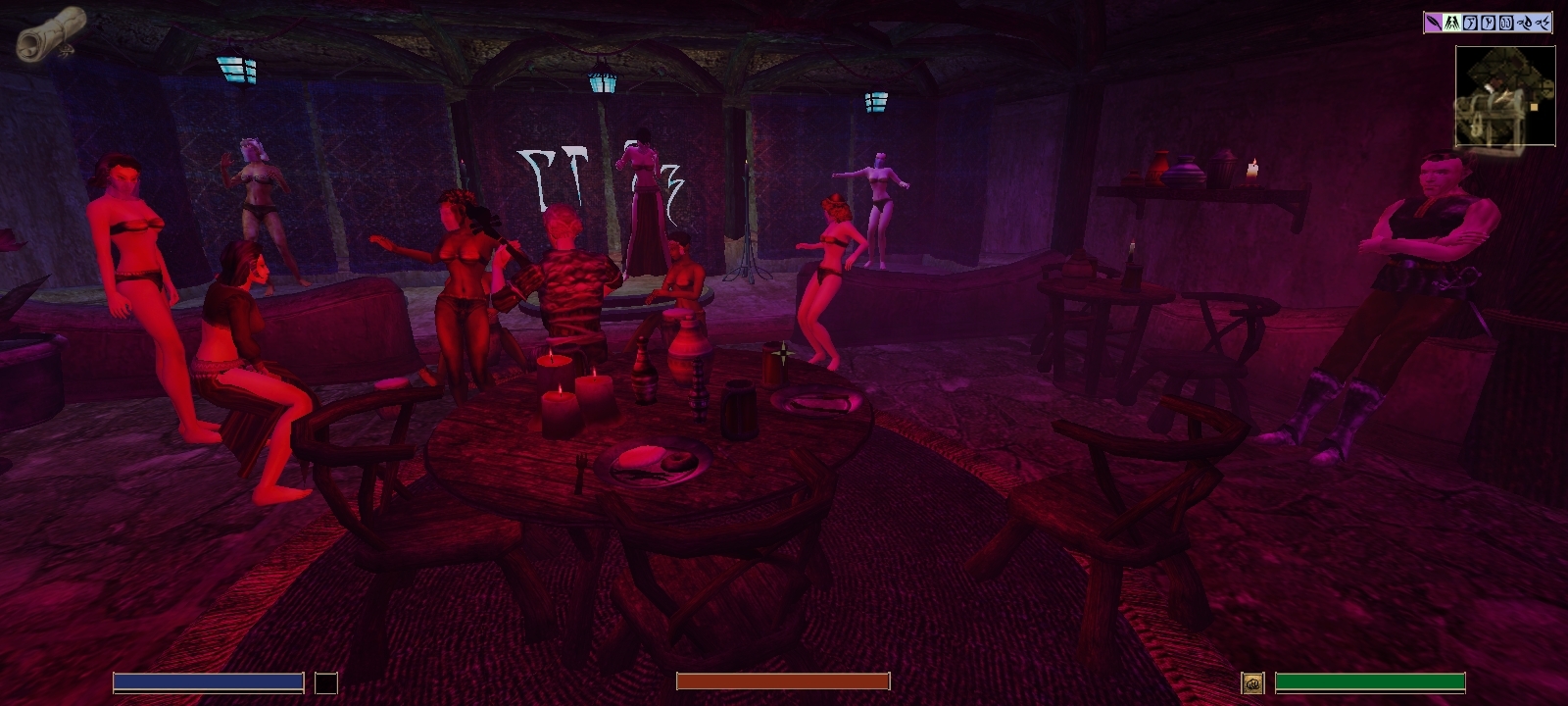Inspect the lightning bolt active effect icon
The image size is (1568, 706).
click(1543, 23)
